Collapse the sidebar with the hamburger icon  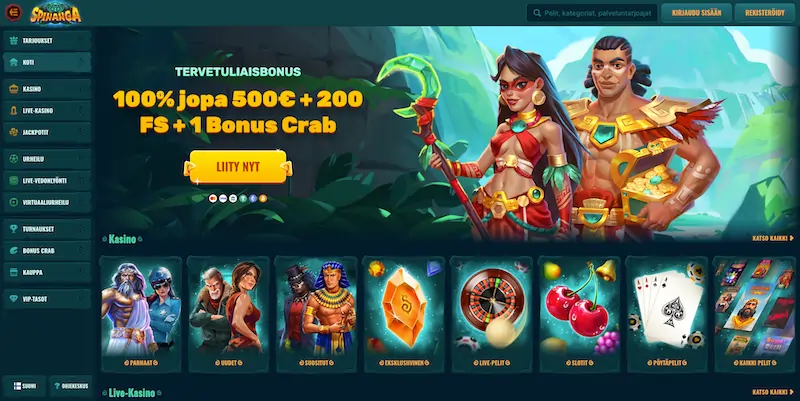[x=14, y=13]
